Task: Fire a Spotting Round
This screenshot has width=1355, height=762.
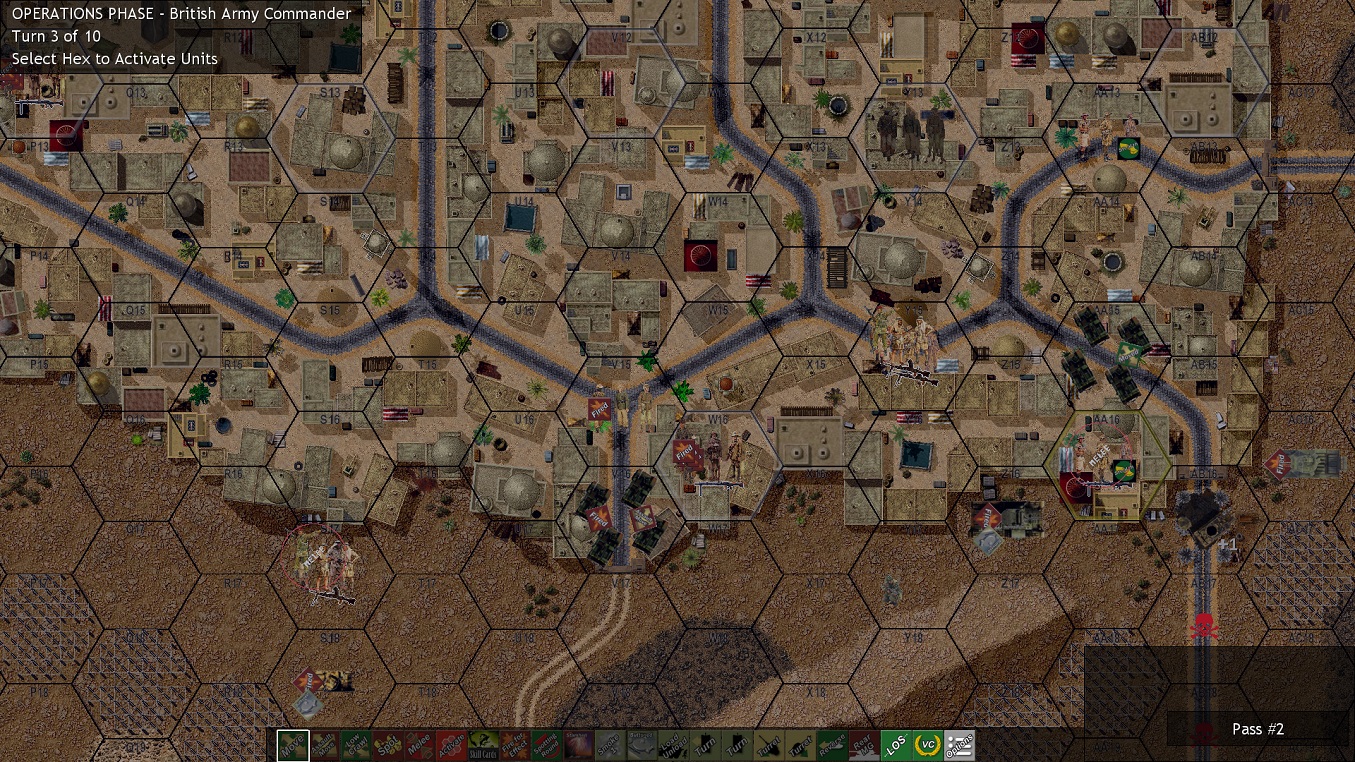Action: point(545,745)
